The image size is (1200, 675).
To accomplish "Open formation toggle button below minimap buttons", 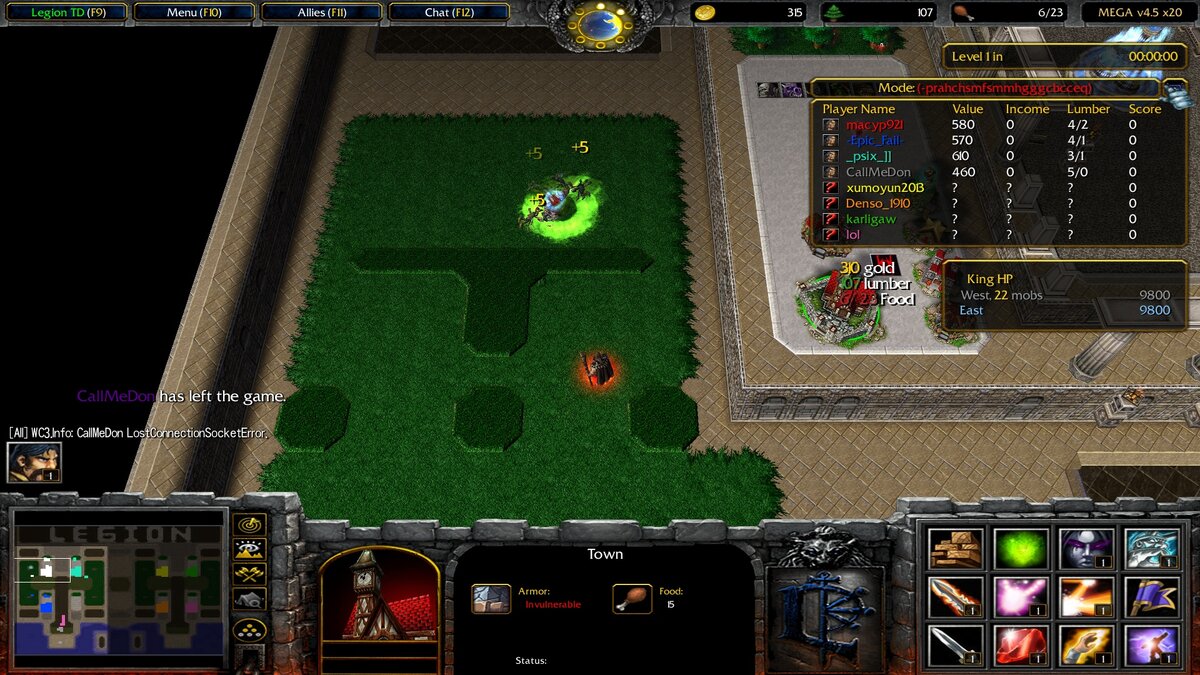I will [249, 630].
